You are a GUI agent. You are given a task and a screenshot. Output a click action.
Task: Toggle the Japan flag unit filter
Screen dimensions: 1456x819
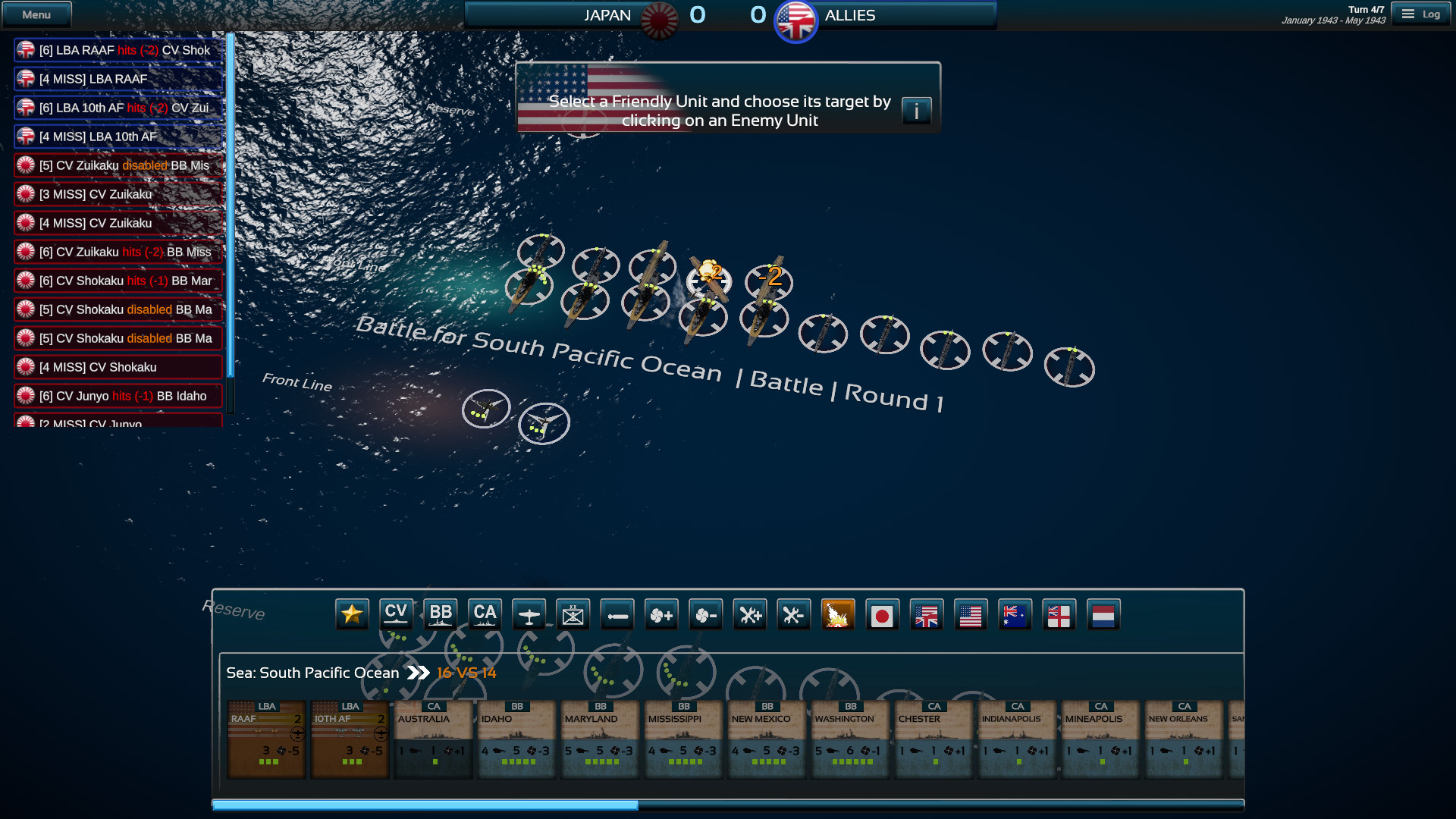click(x=883, y=614)
